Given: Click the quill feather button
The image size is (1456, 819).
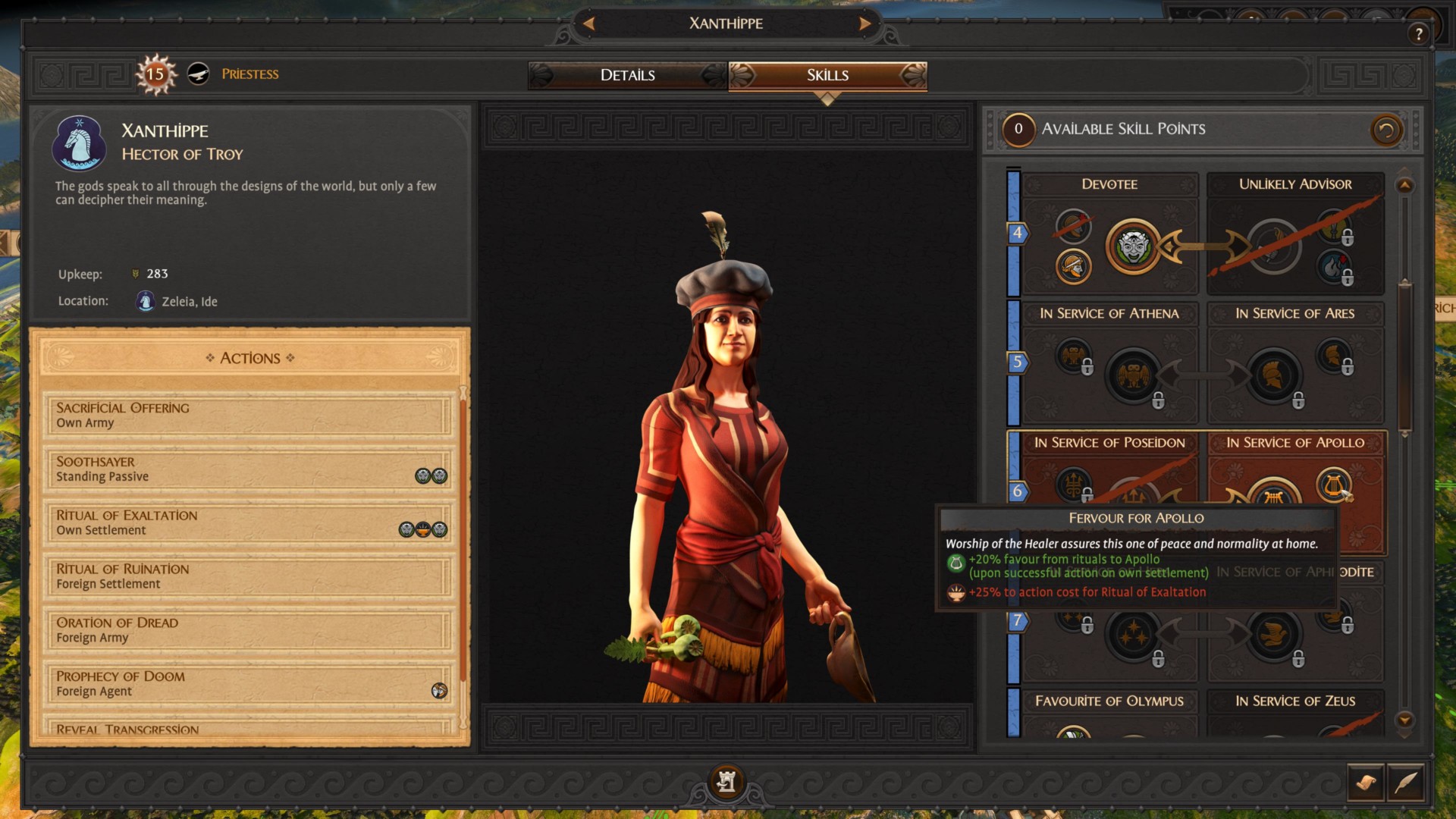Looking at the screenshot, I should (1405, 782).
